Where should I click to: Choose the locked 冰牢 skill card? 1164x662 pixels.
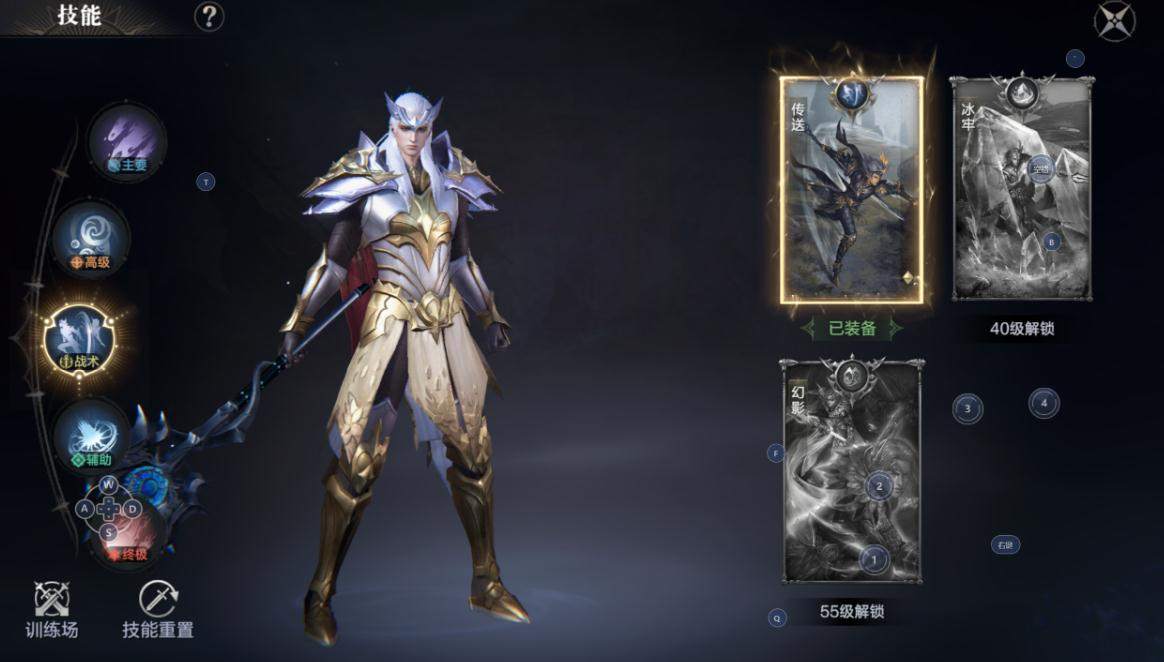1021,190
